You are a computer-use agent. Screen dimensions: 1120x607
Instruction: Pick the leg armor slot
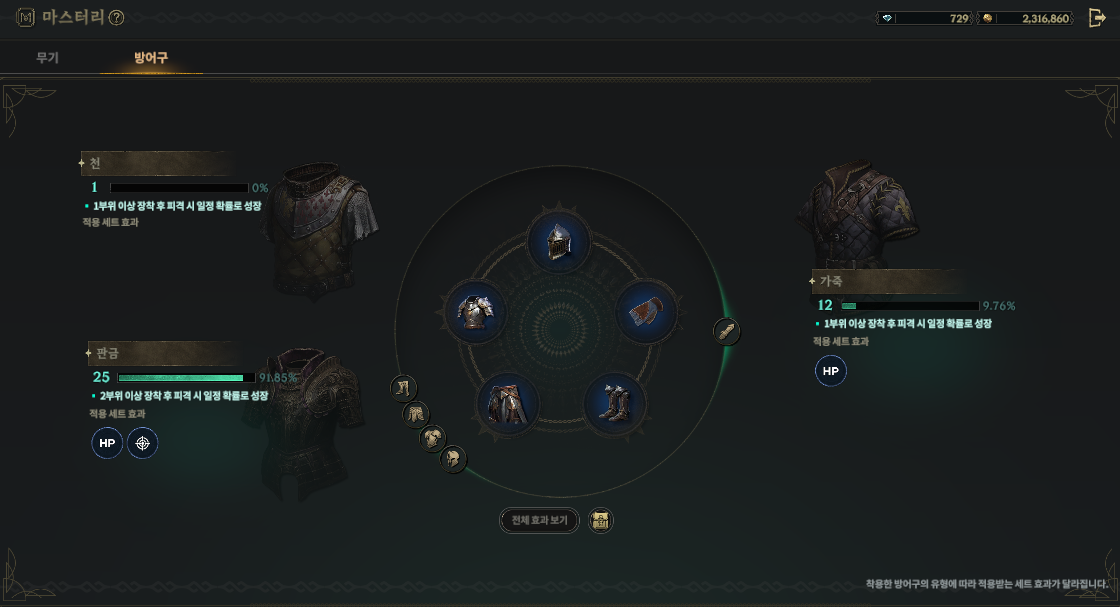tap(508, 404)
